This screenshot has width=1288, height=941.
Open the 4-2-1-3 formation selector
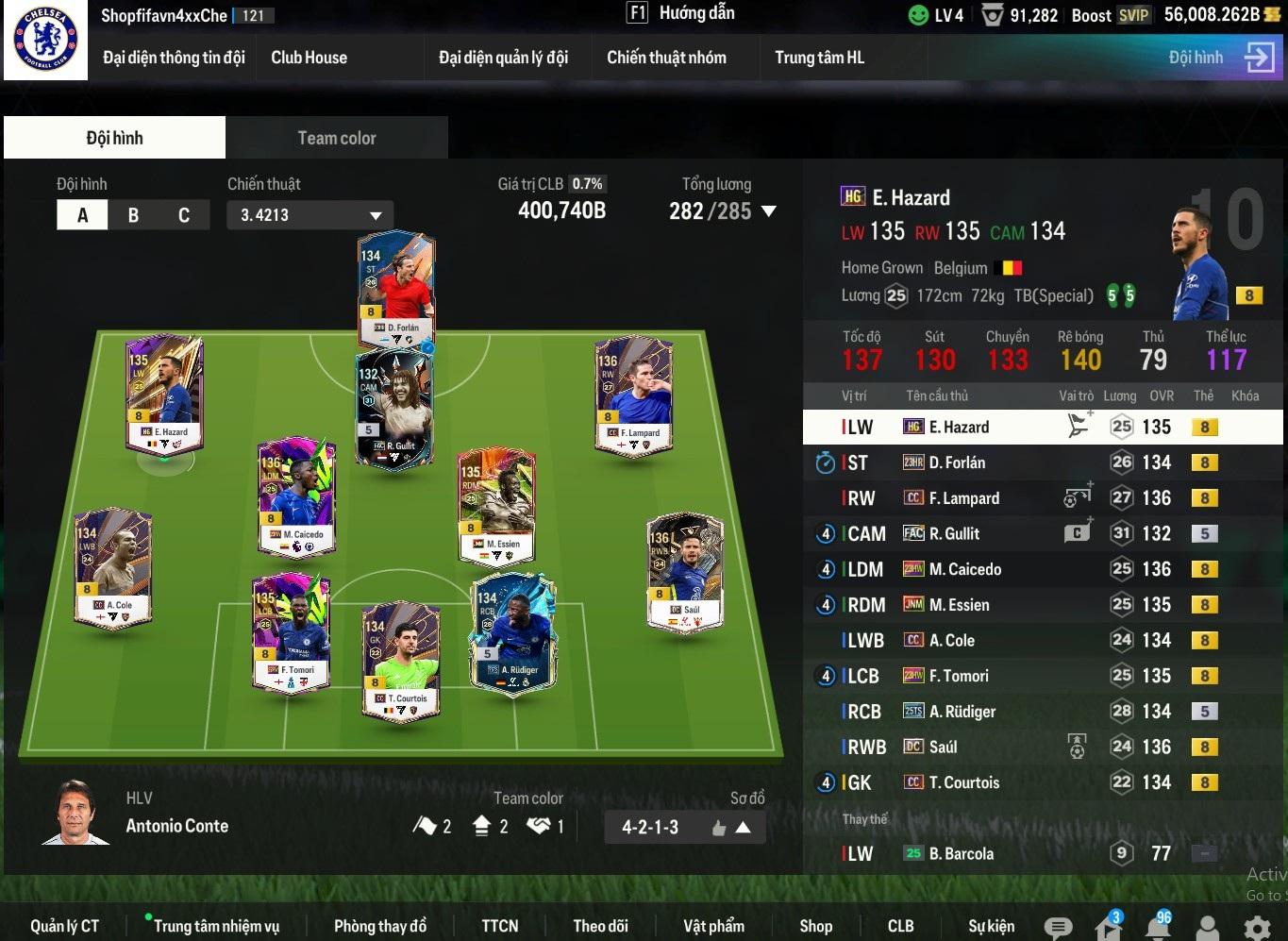[x=684, y=828]
